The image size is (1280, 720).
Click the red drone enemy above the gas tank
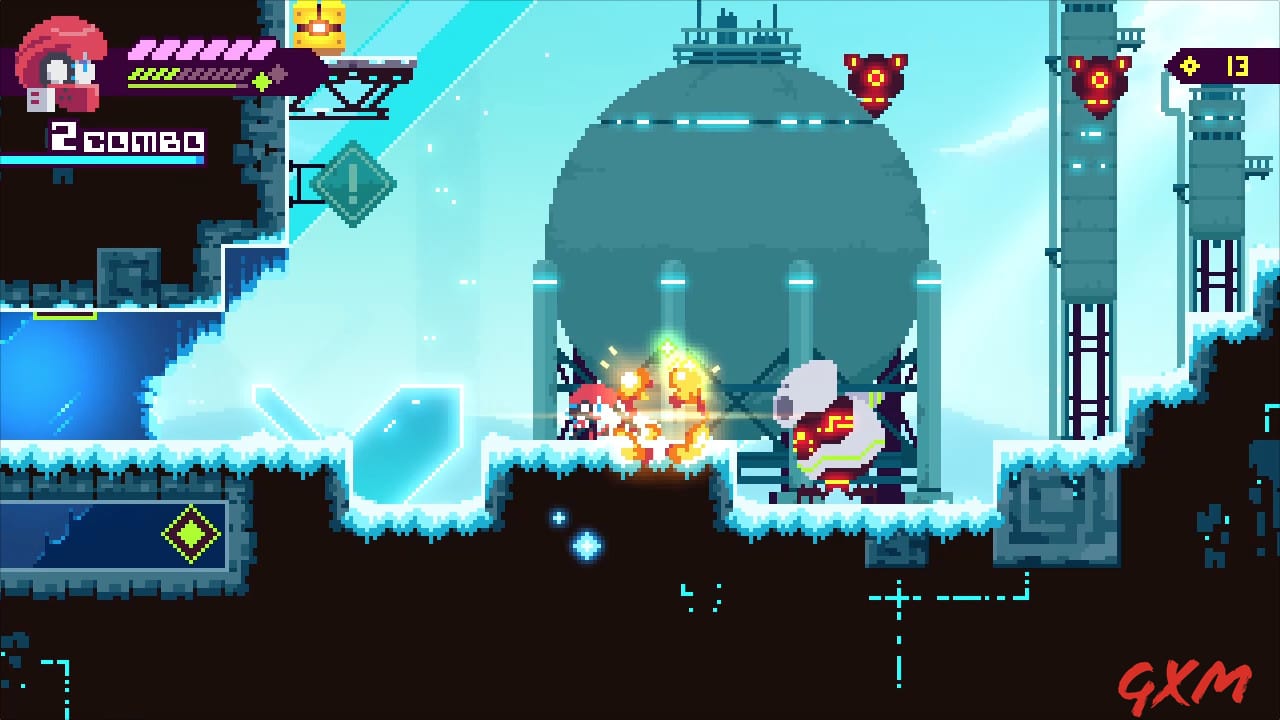click(x=875, y=77)
